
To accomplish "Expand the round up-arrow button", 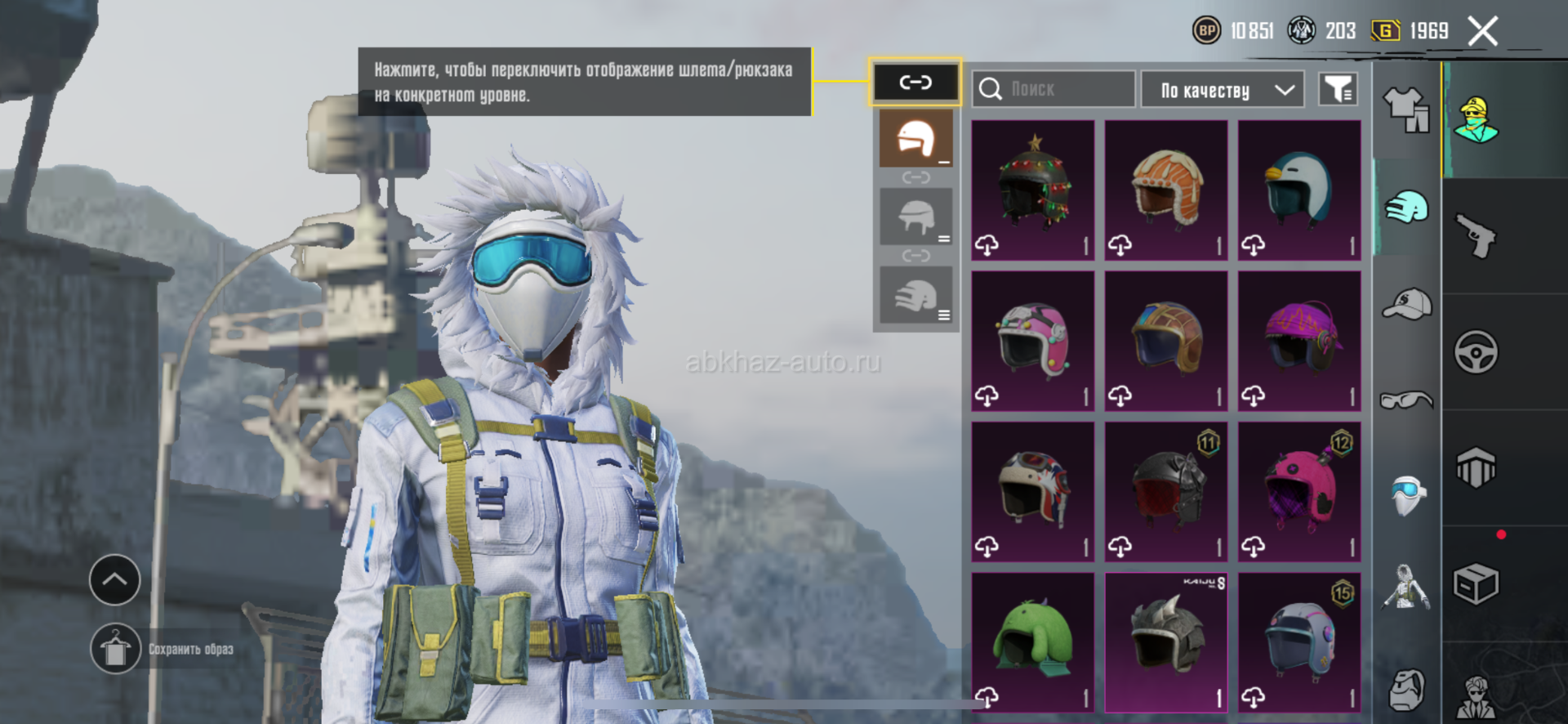I will click(115, 579).
